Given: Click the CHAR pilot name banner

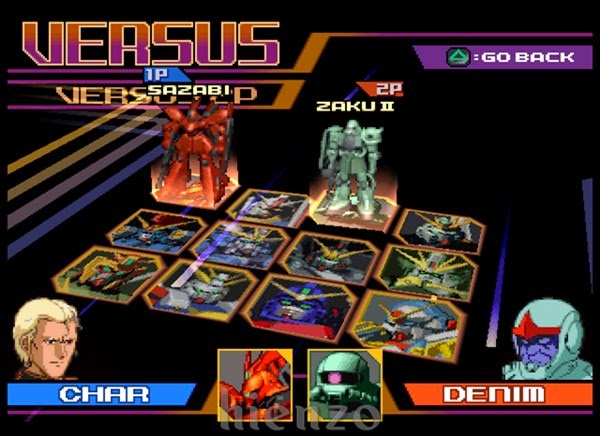Looking at the screenshot, I should (x=98, y=393).
